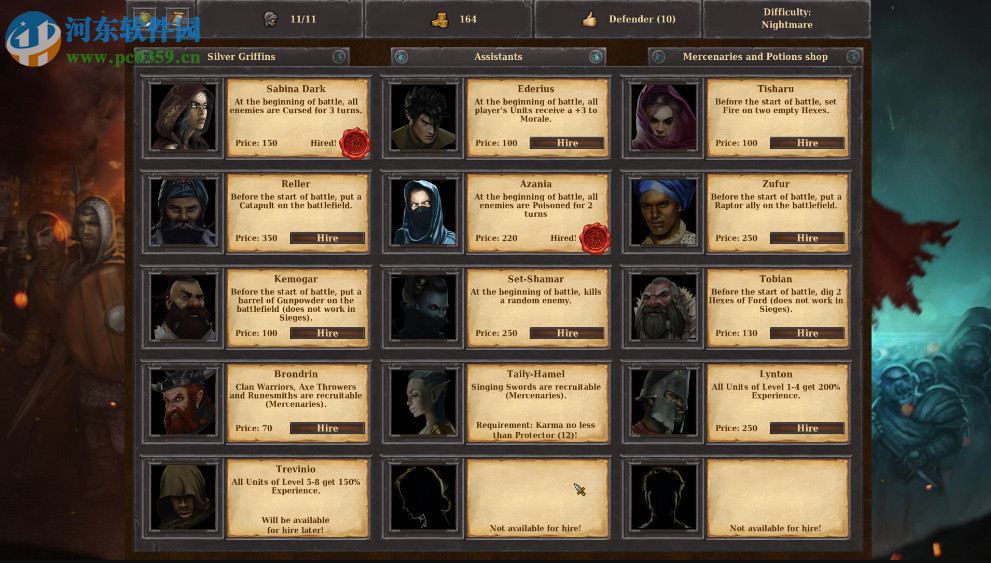Select Azania's hooded portrait
The height and width of the screenshot is (563, 991).
423,211
